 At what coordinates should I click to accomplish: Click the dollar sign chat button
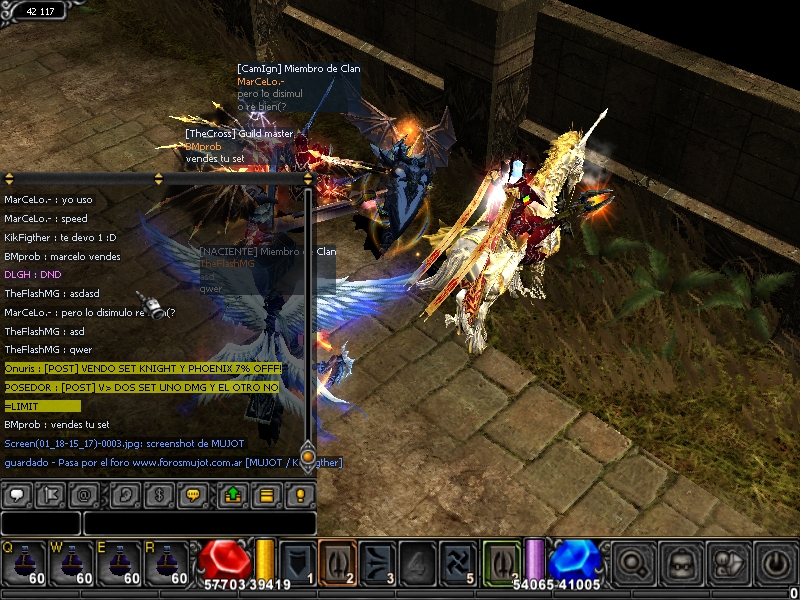[x=158, y=494]
